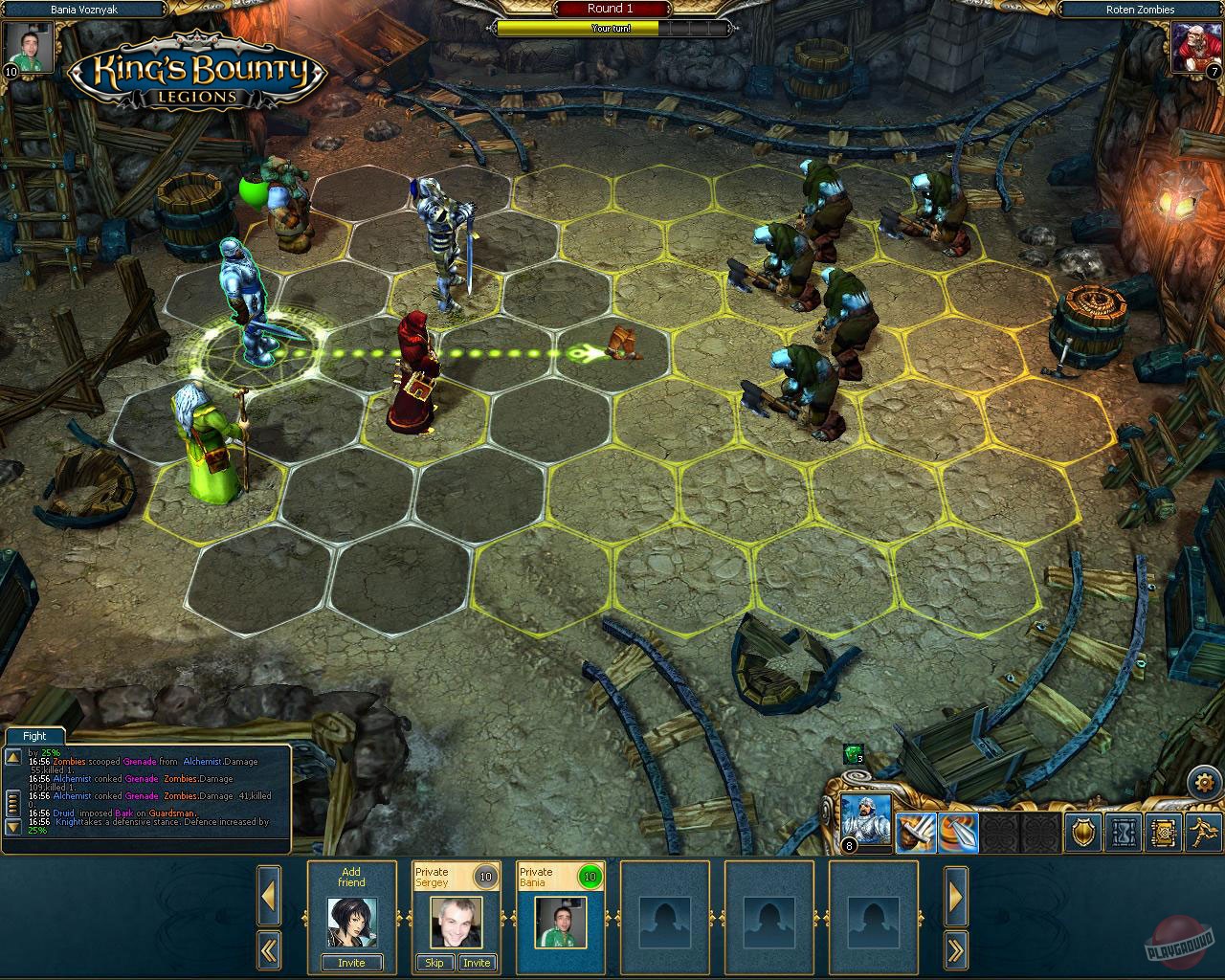Image resolution: width=1225 pixels, height=980 pixels.
Task: Switch to the Fight log tab
Action: coord(33,735)
